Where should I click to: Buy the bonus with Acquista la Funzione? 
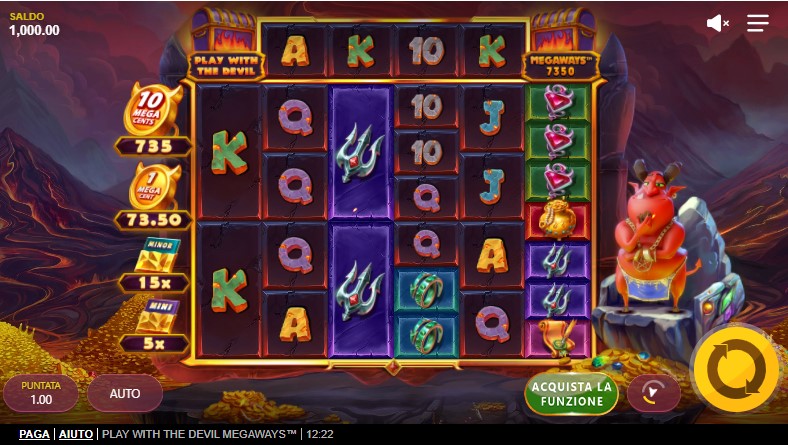(x=570, y=393)
